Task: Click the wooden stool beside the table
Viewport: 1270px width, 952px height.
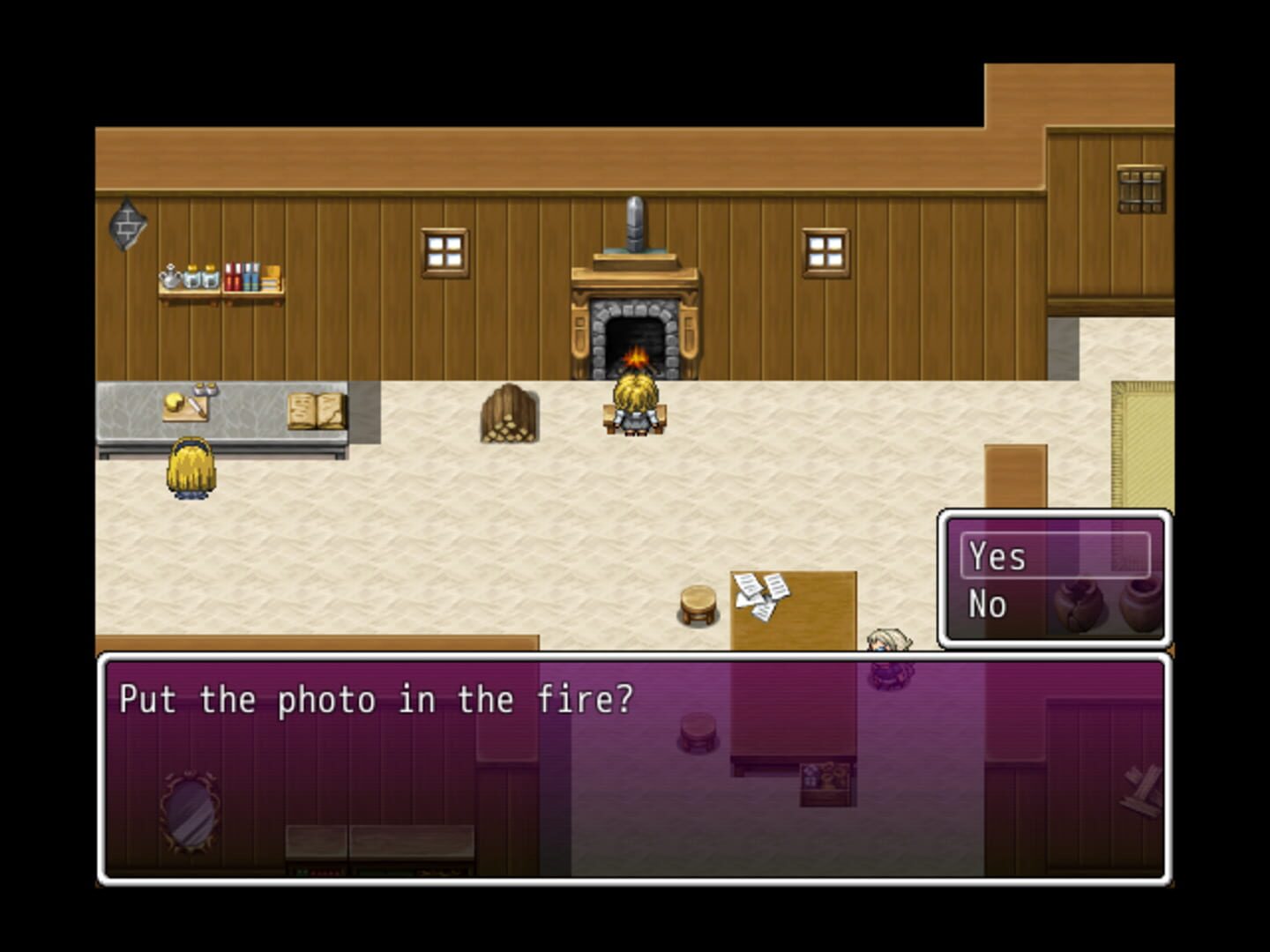Action: tap(697, 599)
